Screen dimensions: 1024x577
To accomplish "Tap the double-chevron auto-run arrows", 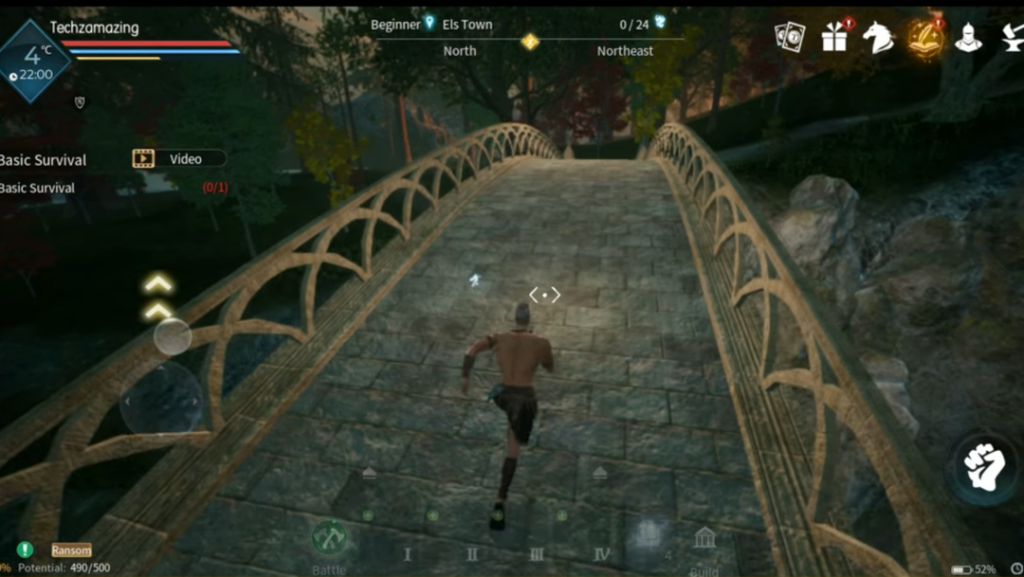I will click(x=157, y=297).
